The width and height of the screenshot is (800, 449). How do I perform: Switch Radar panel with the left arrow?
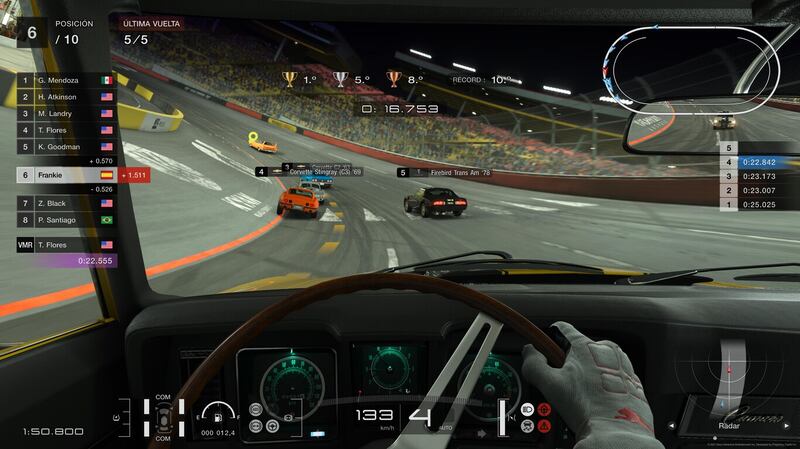pos(671,425)
